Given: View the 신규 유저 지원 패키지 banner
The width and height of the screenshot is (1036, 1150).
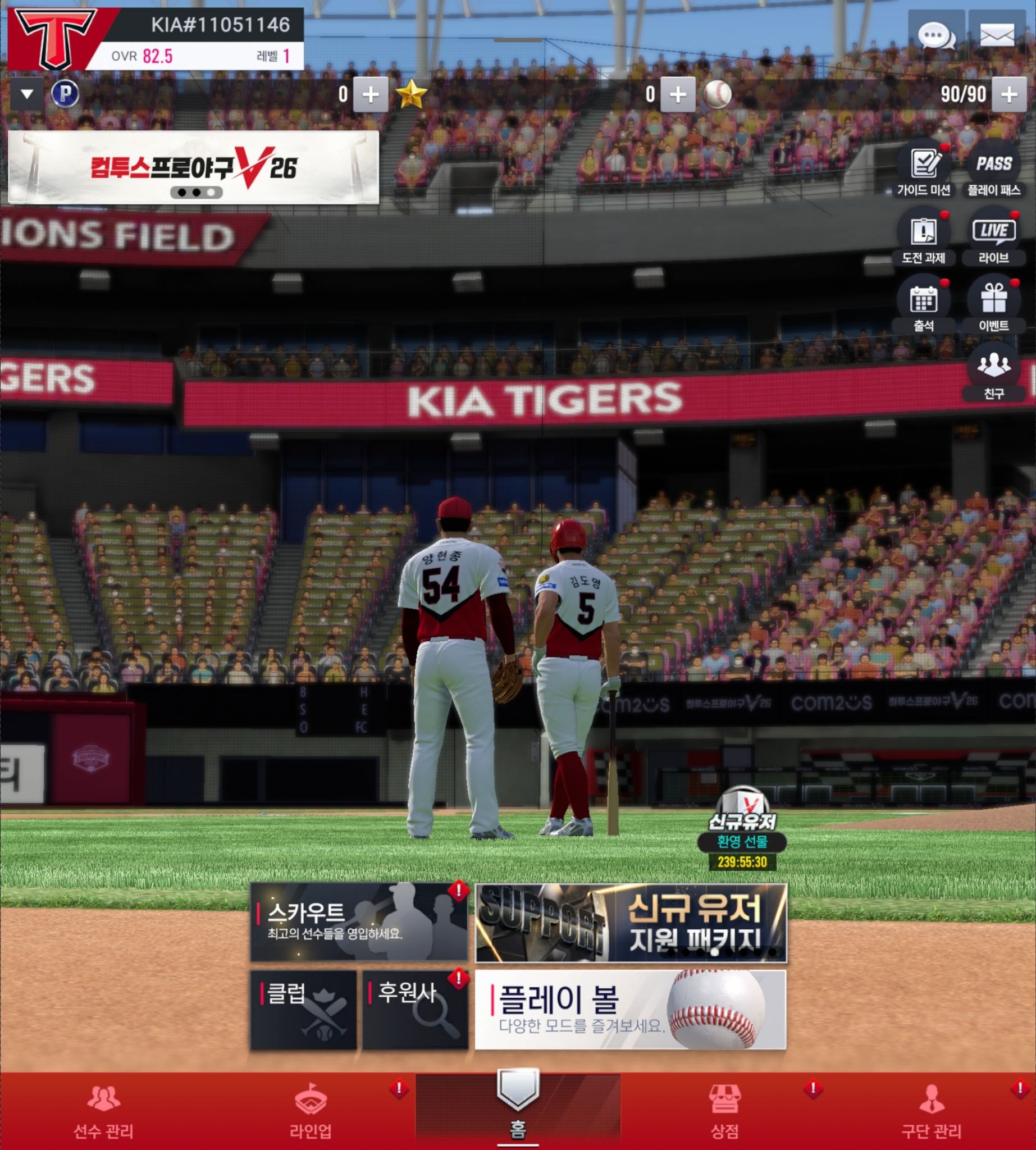Looking at the screenshot, I should (631, 922).
